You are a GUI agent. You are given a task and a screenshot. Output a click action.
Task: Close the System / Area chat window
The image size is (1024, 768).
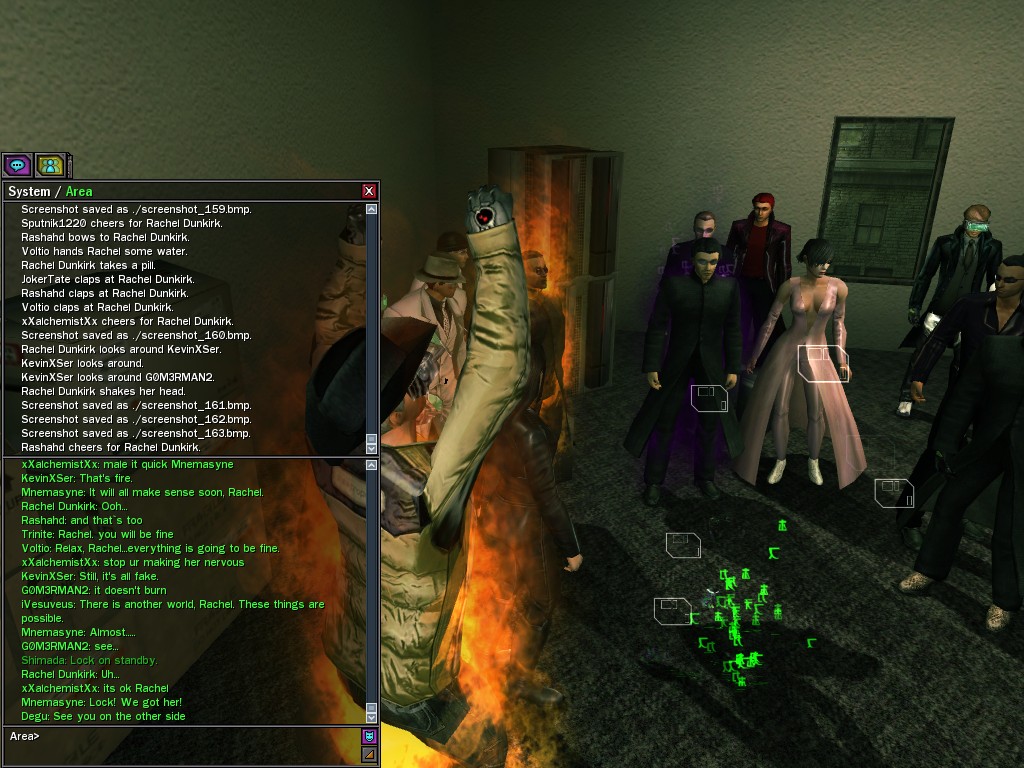[x=369, y=191]
